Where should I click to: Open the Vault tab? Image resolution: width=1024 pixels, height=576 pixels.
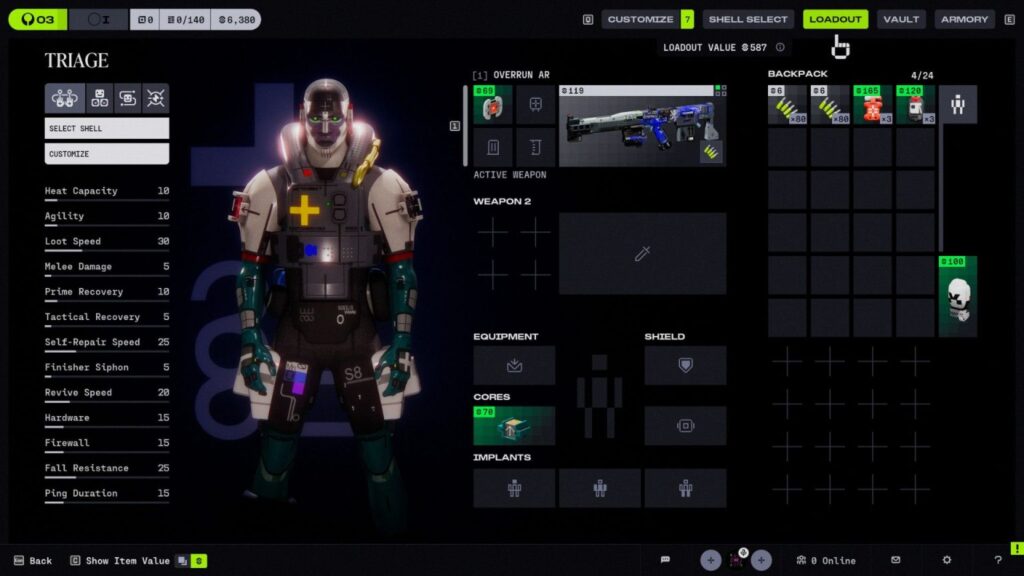[901, 19]
